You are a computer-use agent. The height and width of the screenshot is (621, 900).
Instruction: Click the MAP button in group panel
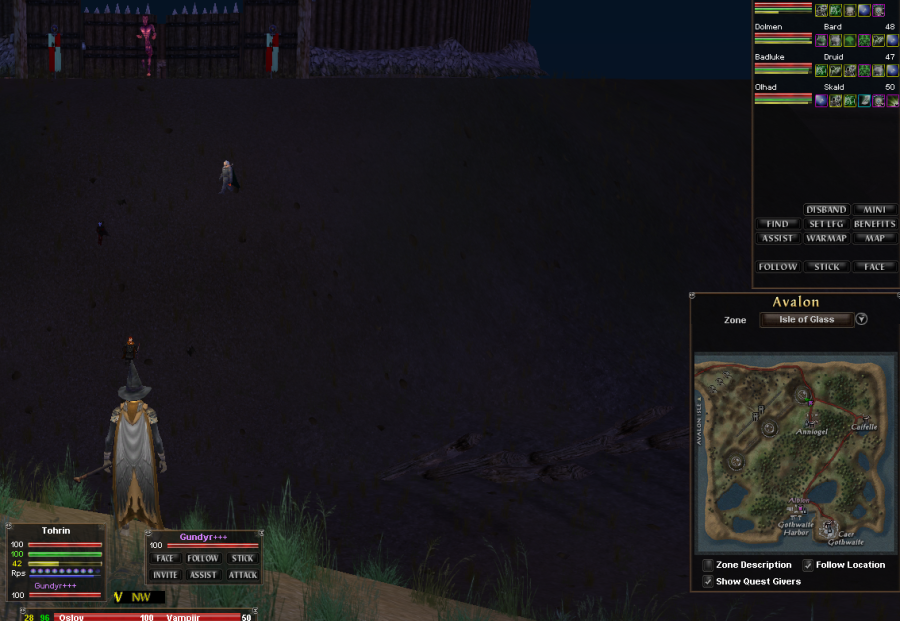point(874,238)
